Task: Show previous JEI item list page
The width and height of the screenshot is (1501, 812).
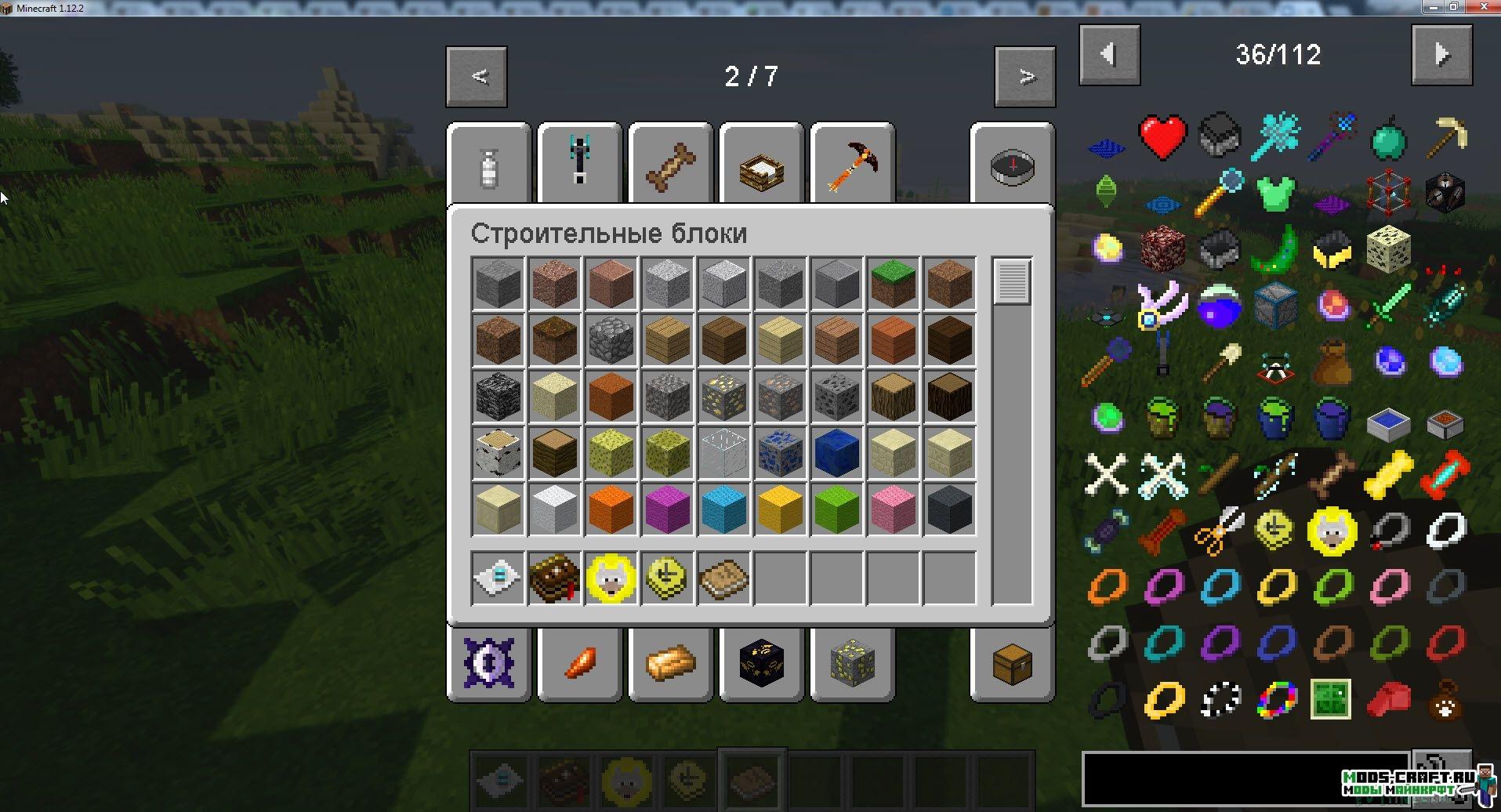Action: [1109, 55]
